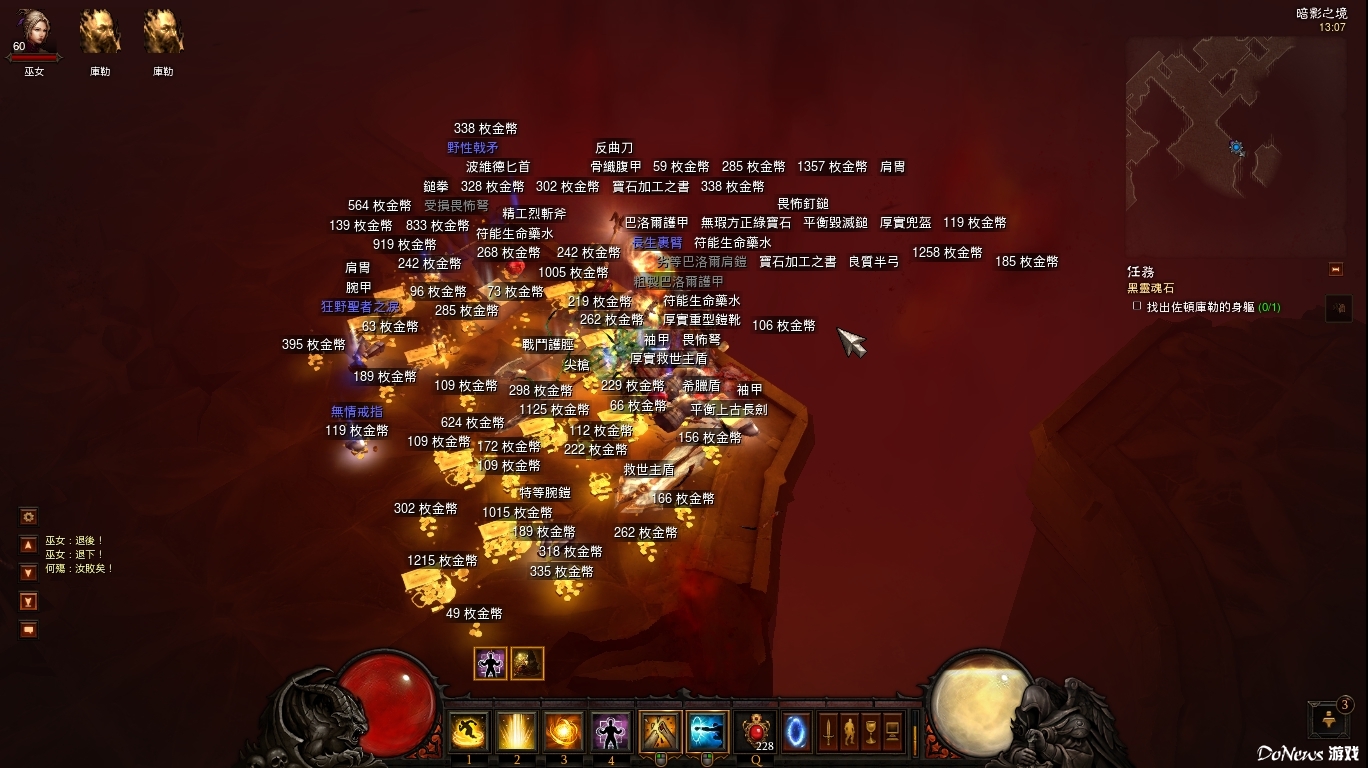The image size is (1368, 768).
Task: Click the witch player portrait
Action: tap(35, 33)
